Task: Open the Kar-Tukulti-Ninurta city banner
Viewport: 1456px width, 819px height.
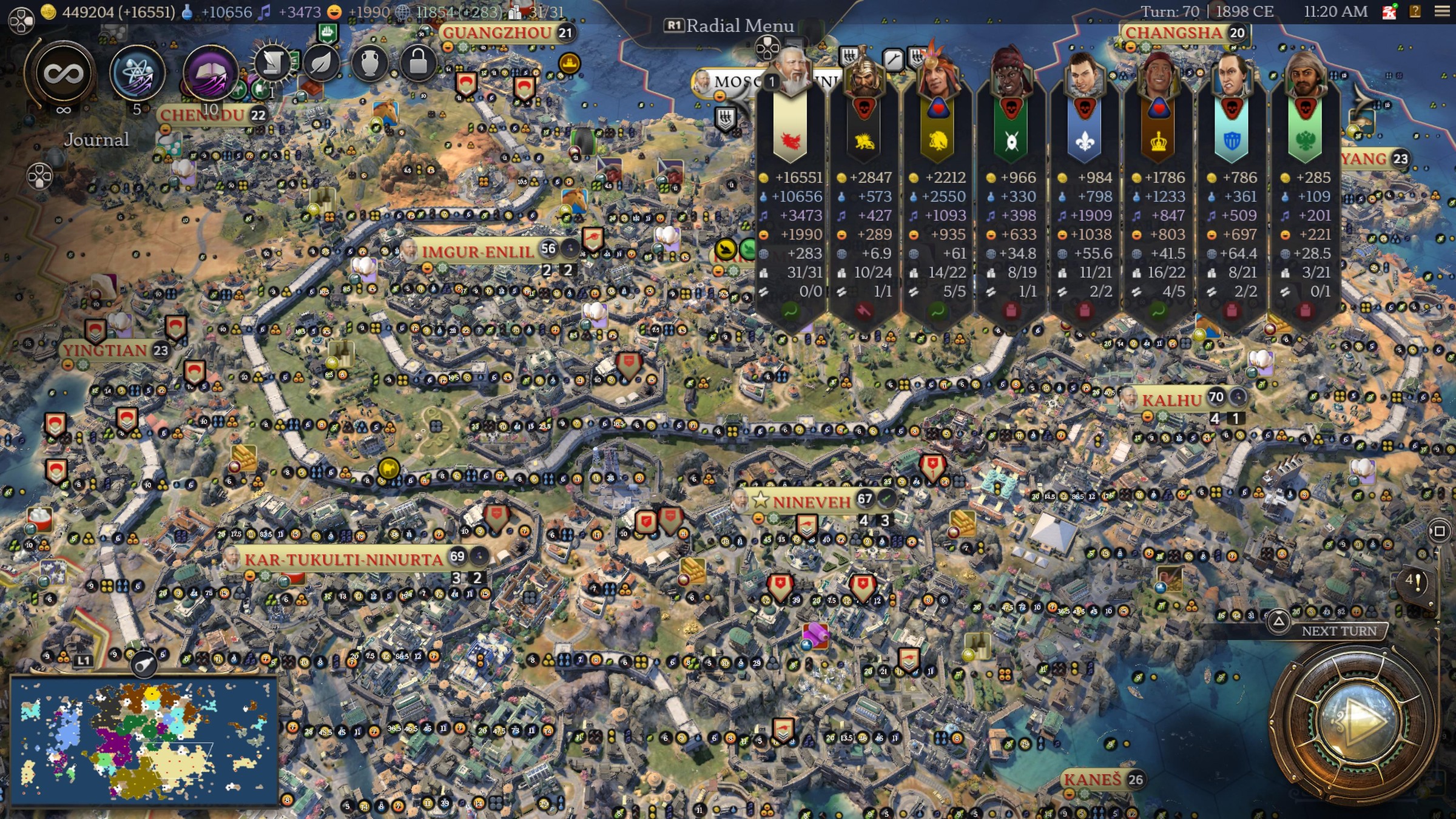Action: (343, 559)
